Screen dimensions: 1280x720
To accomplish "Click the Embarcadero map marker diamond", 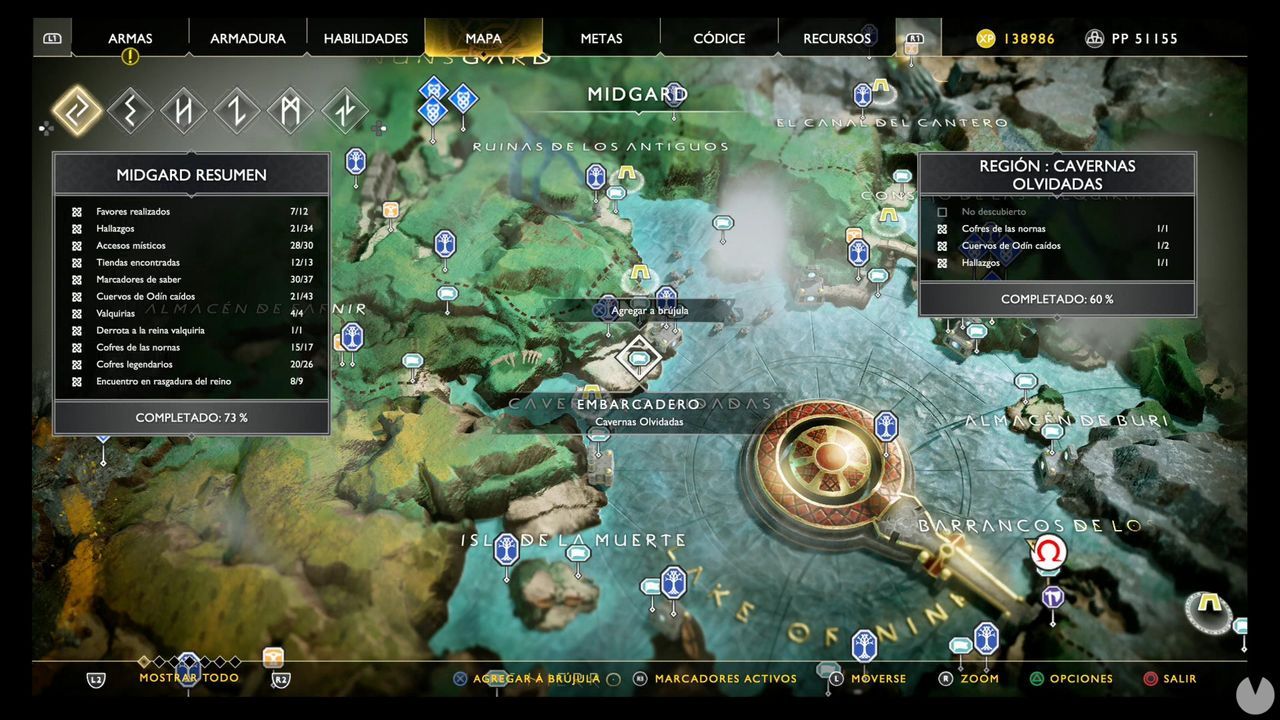I will [x=638, y=356].
